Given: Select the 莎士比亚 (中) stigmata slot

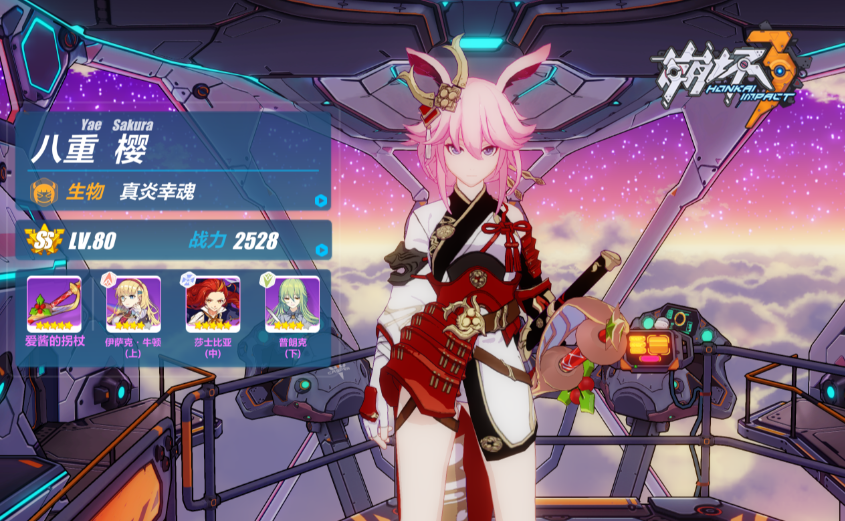Looking at the screenshot, I should 212,303.
